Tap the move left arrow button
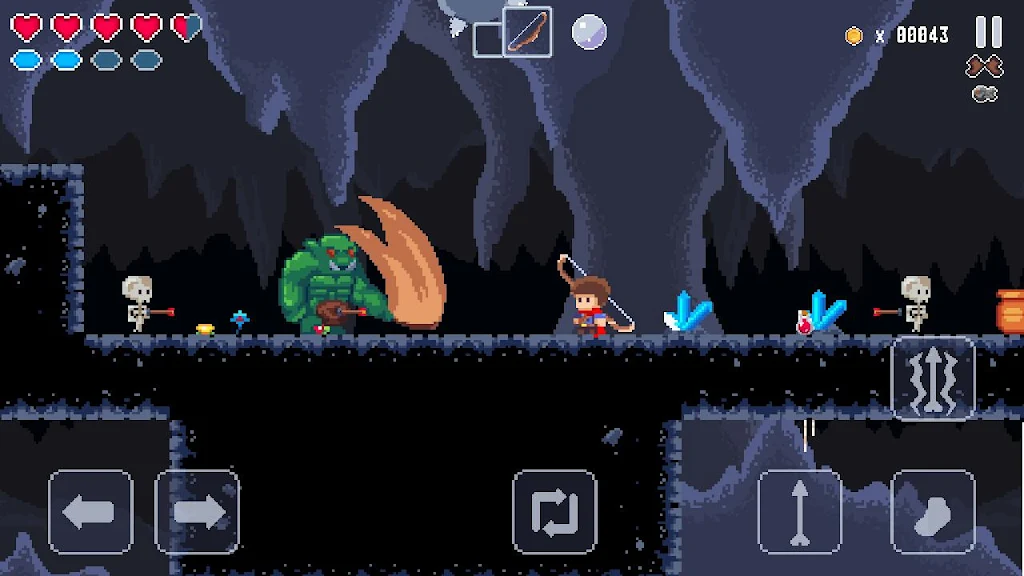Viewport: 1024px width, 576px height. [91, 512]
